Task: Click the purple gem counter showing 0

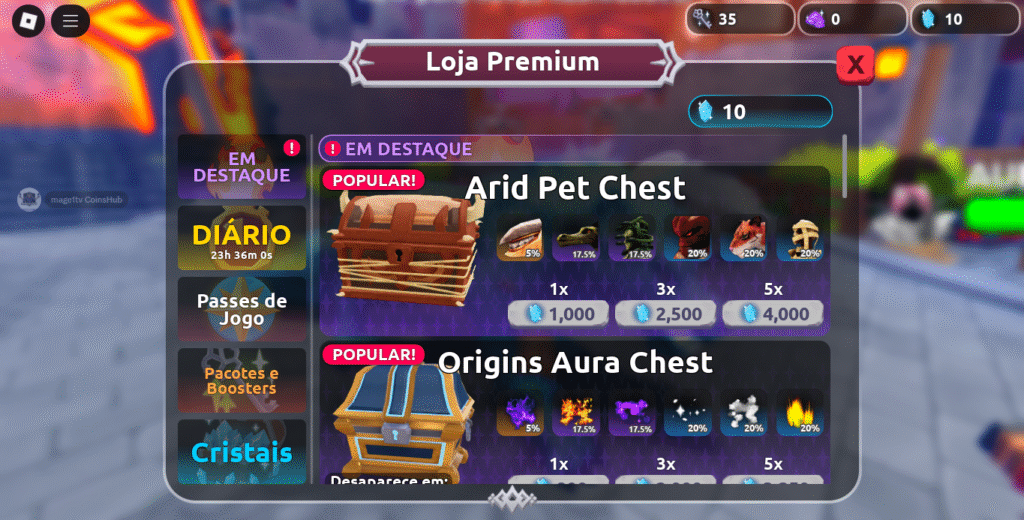Action: click(x=852, y=19)
